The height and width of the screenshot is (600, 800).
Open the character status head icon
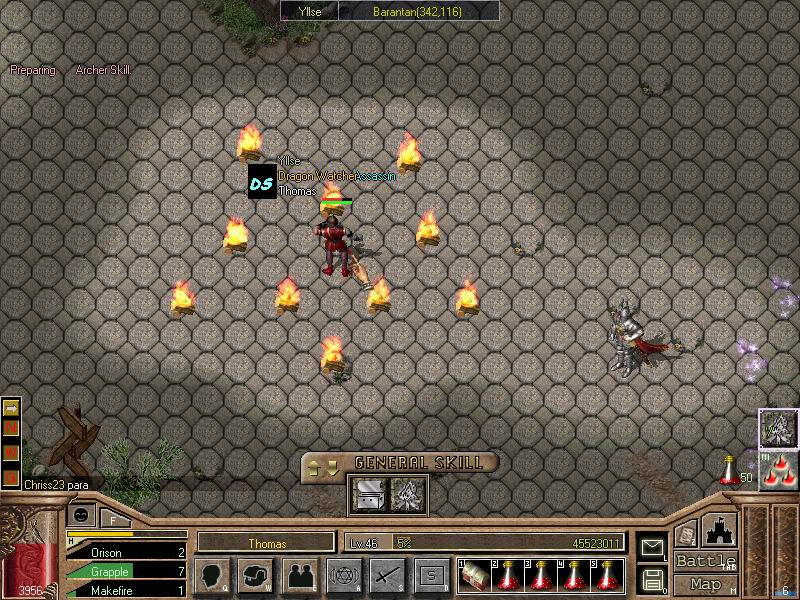pos(213,576)
